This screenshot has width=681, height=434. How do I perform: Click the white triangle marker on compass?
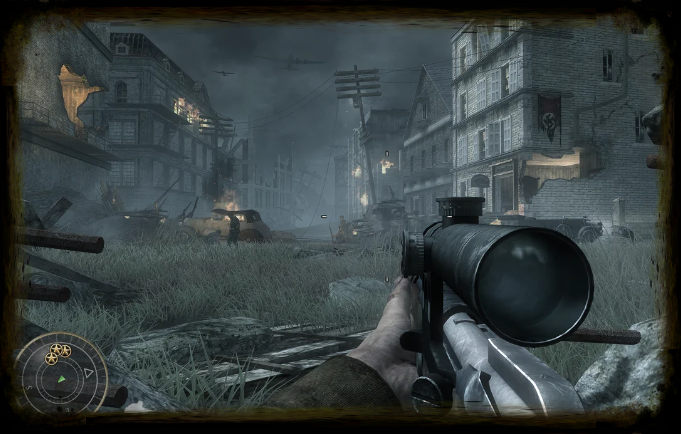[88, 373]
